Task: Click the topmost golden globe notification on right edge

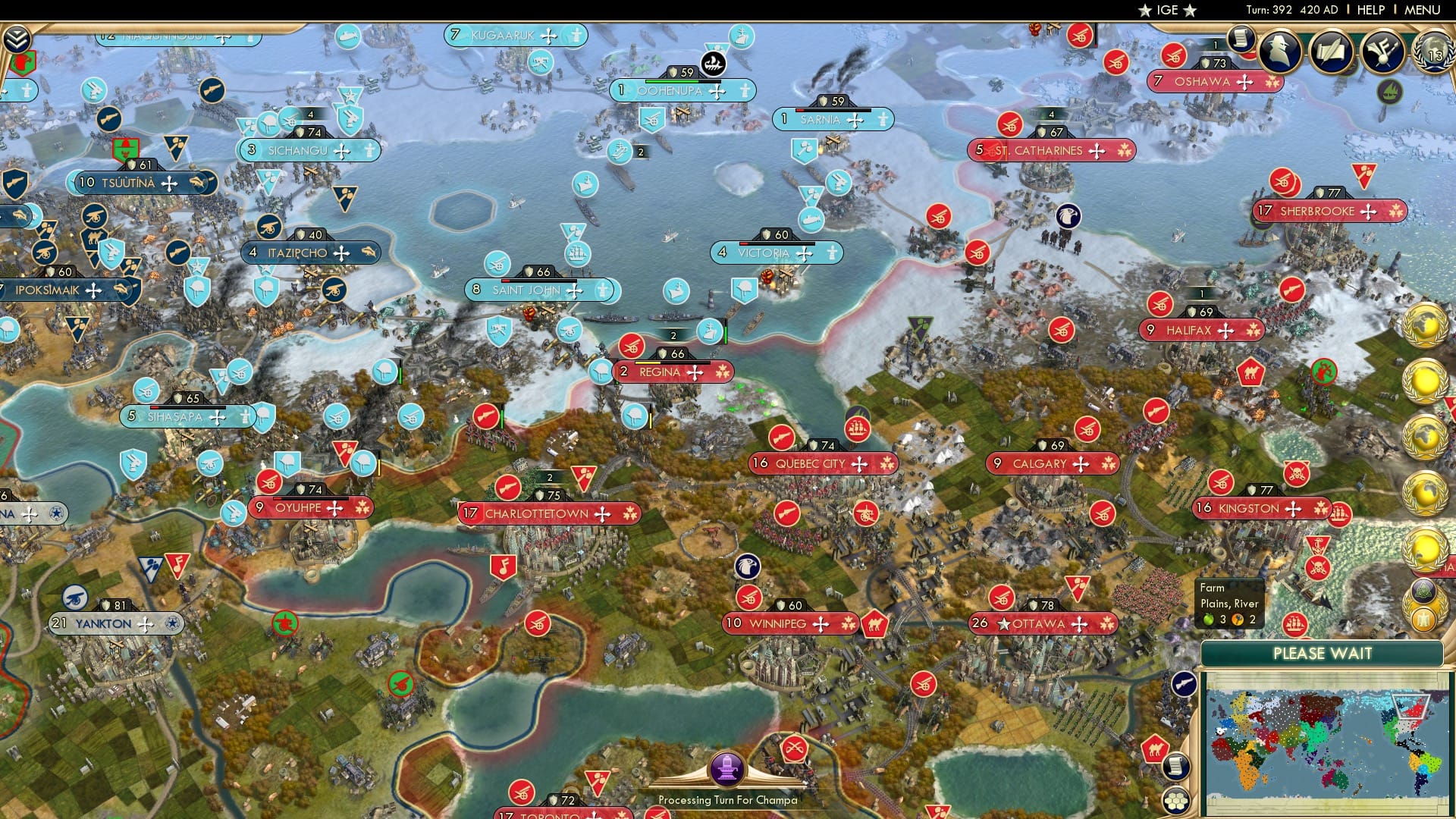Action: pyautogui.click(x=1424, y=326)
